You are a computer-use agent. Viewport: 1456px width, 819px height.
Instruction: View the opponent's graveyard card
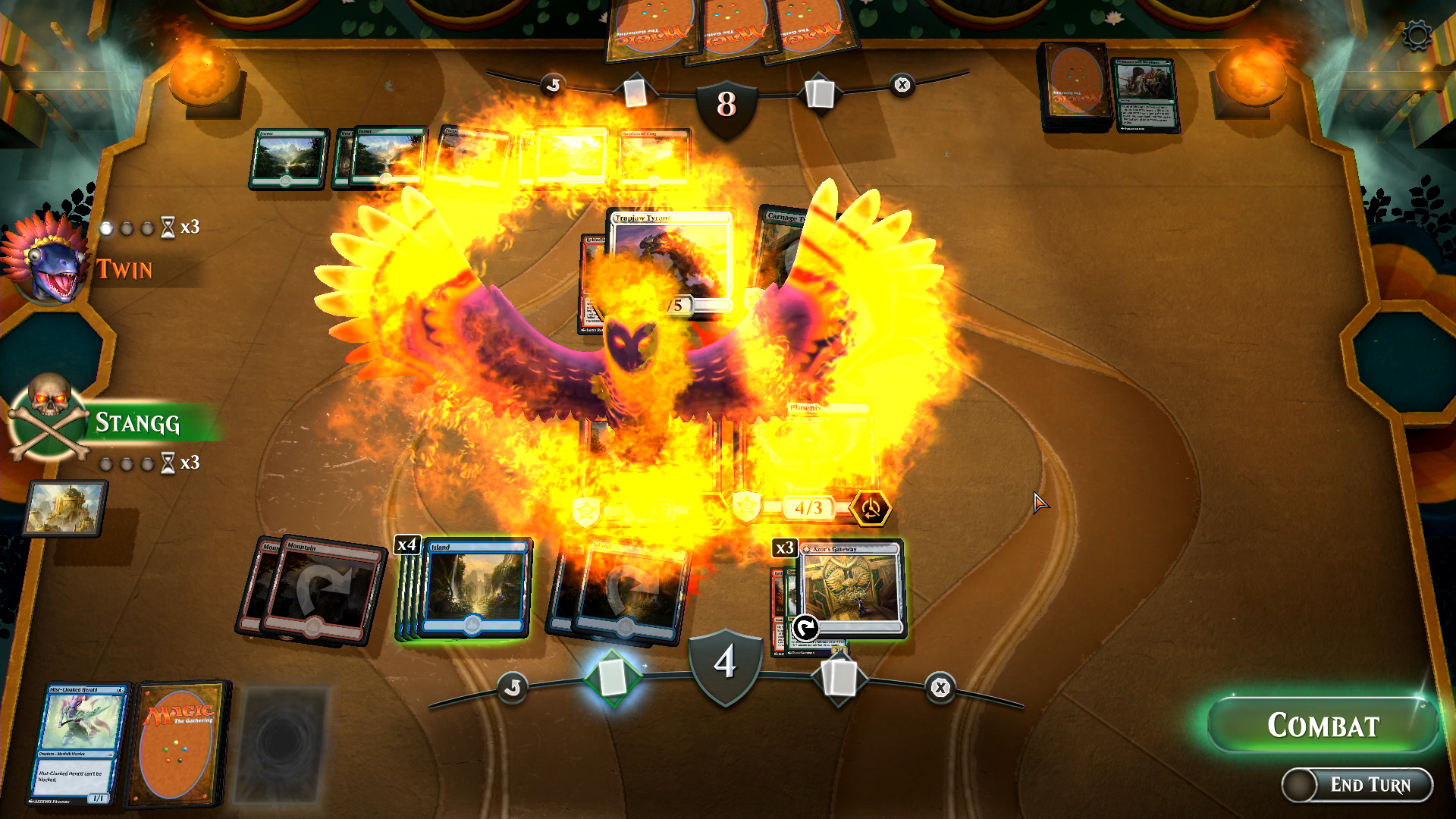1145,95
